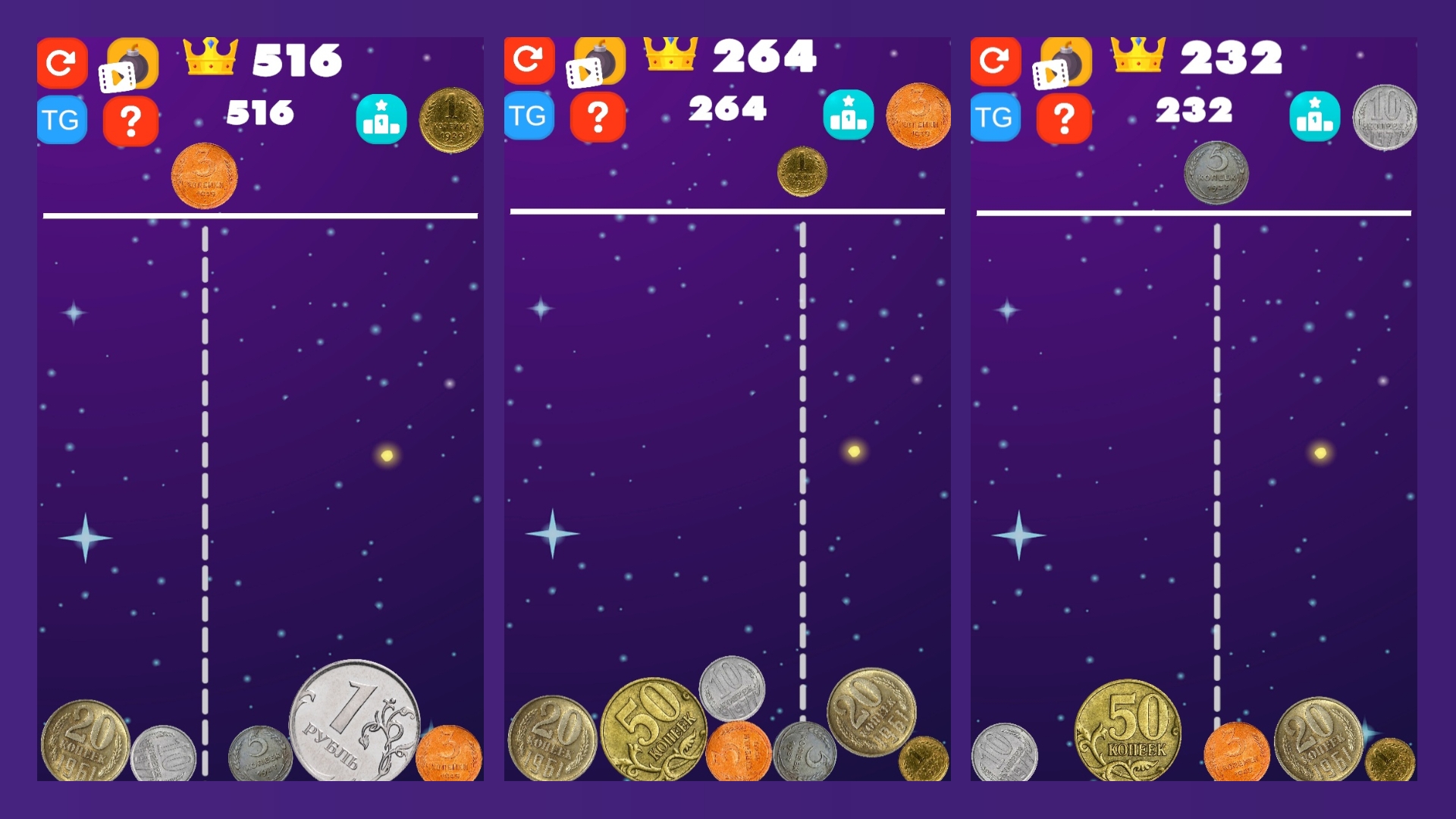Tap the falling 3 kopecks coin on the left
The image size is (1456, 819).
tap(205, 175)
